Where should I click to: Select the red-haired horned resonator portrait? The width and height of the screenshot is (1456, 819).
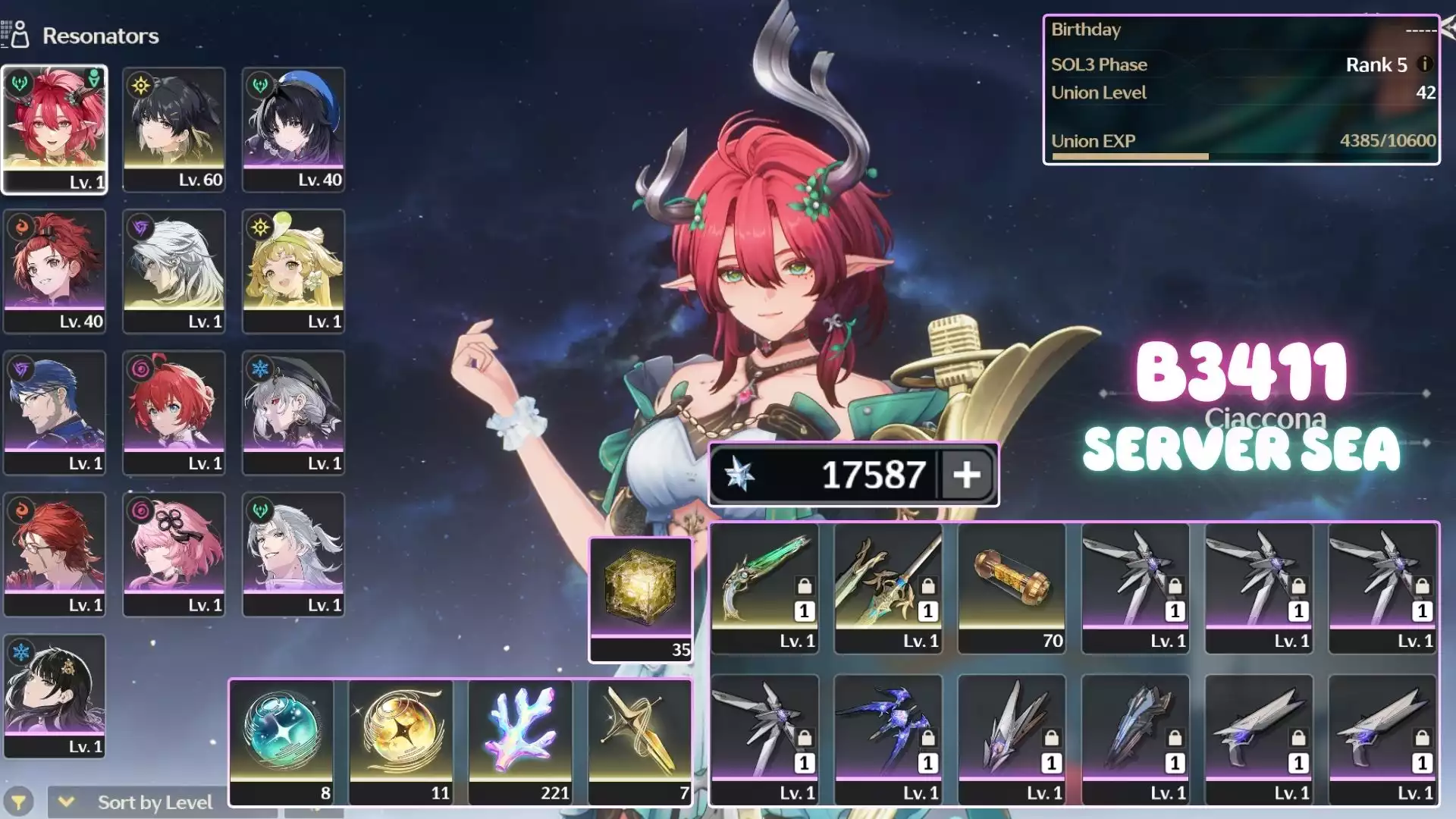55,129
